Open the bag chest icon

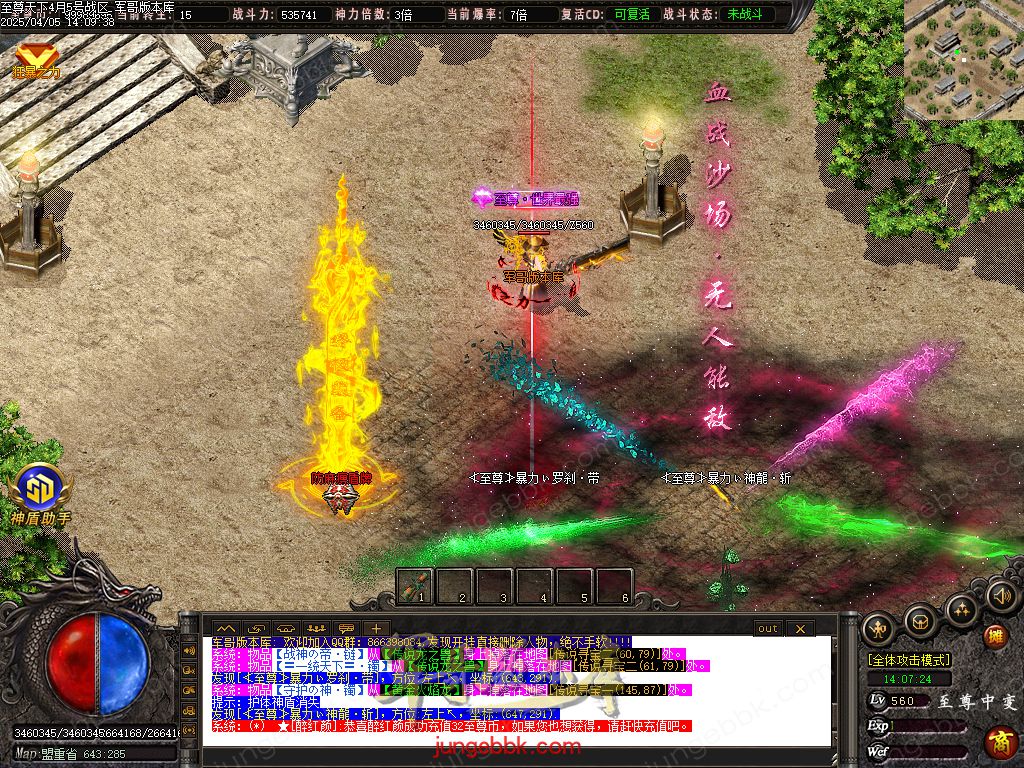920,622
